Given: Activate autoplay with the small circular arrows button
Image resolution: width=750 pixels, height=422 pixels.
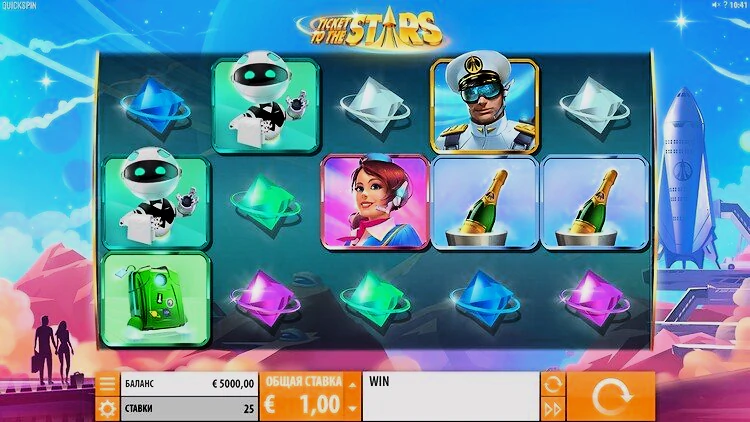Looking at the screenshot, I should 551,384.
